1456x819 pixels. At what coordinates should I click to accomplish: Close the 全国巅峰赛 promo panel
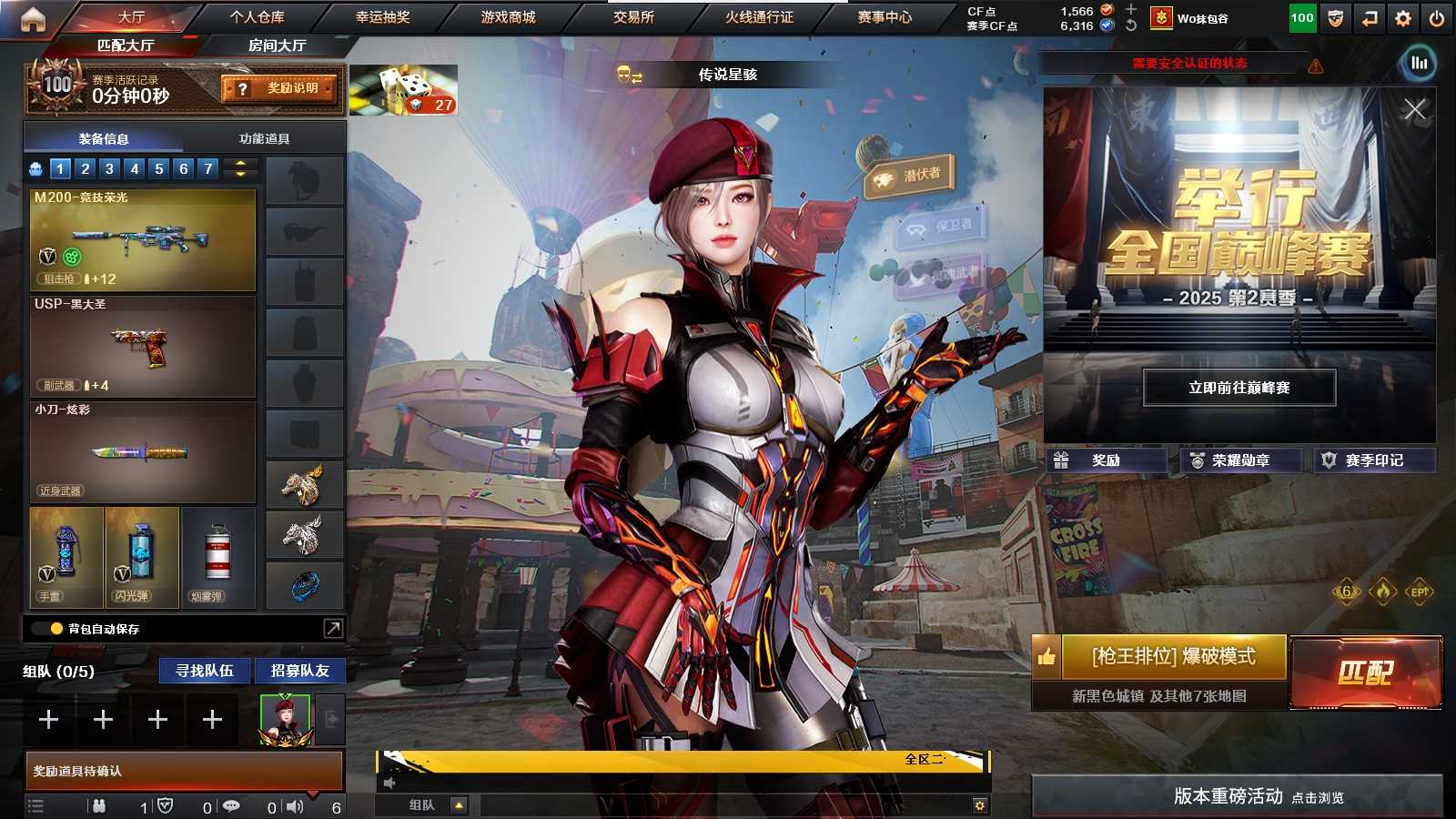1414,110
